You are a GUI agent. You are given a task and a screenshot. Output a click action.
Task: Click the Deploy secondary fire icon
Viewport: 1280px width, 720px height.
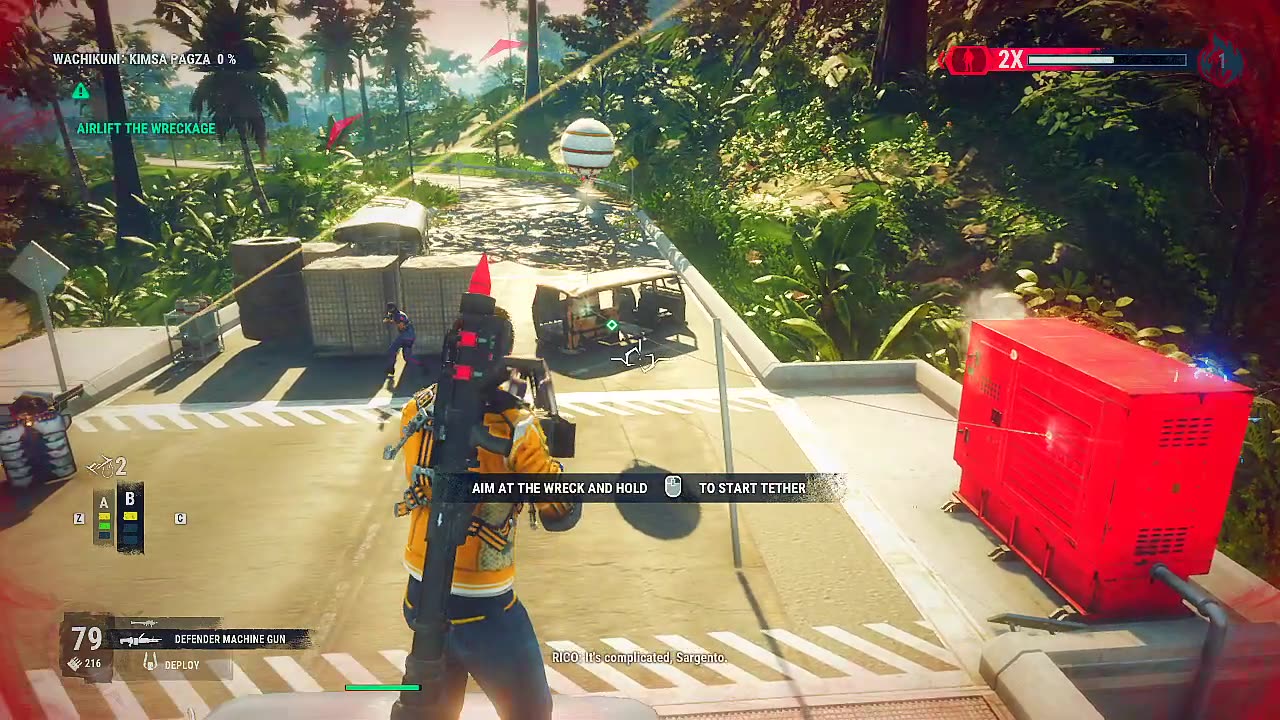[151, 663]
